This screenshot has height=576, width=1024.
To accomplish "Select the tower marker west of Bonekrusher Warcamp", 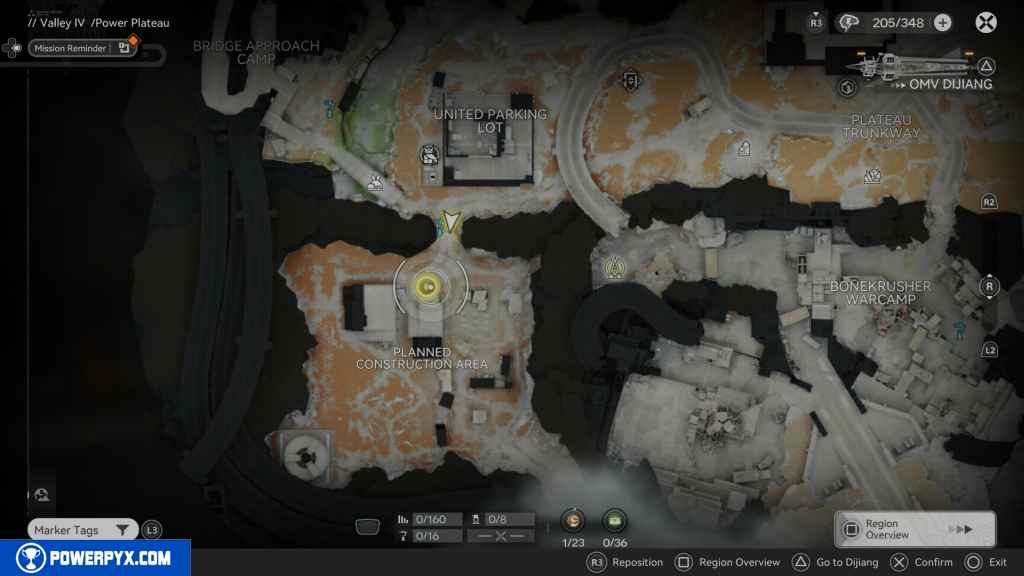I will coord(615,267).
